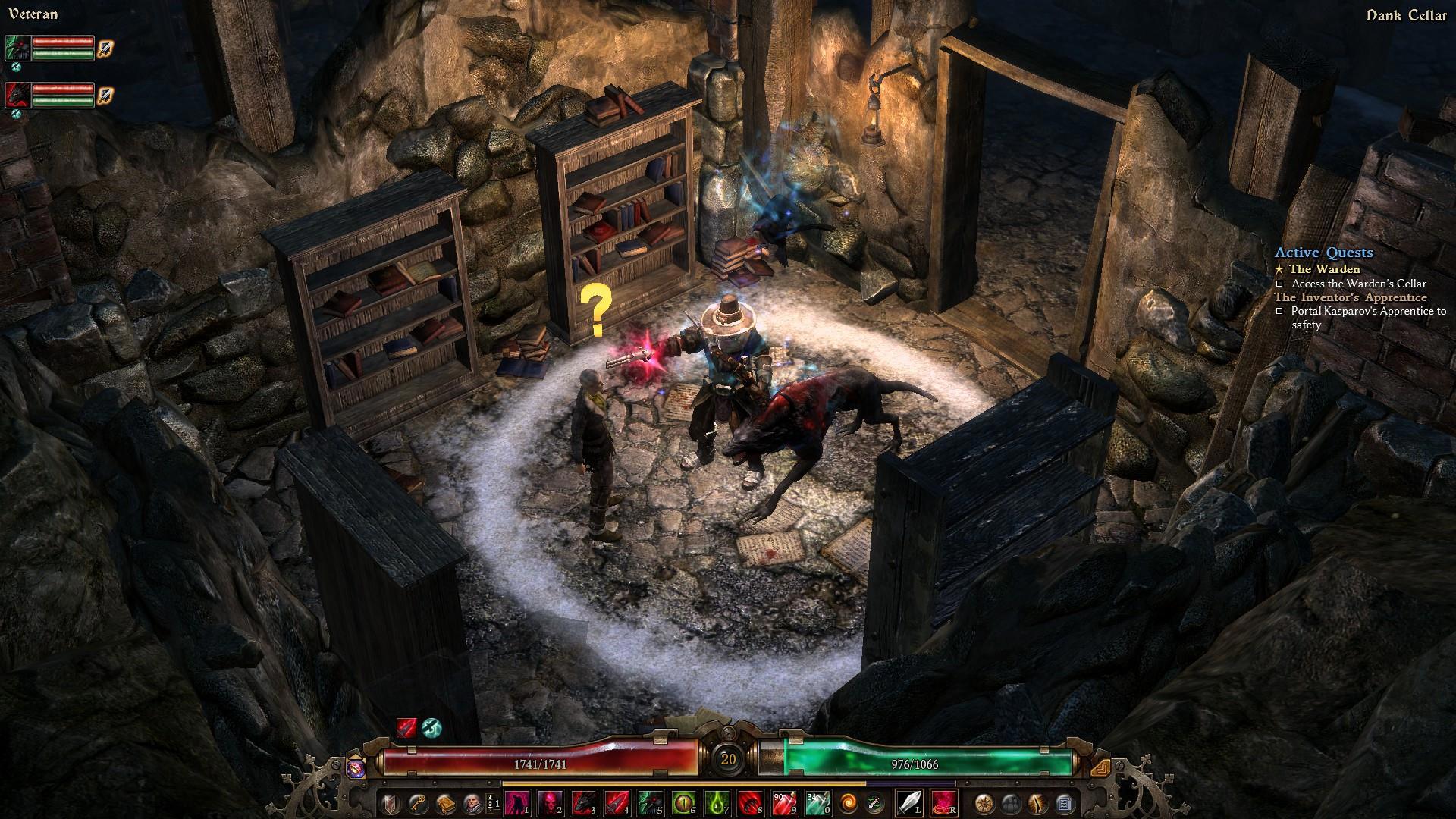Image resolution: width=1456 pixels, height=819 pixels.
Task: Activate the red blade skill in slot 4
Action: [x=617, y=803]
